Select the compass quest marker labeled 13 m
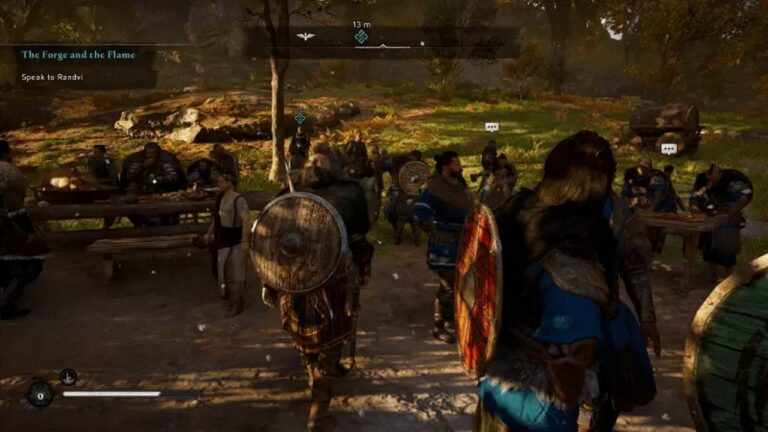Image resolution: width=768 pixels, height=432 pixels. pos(361,37)
